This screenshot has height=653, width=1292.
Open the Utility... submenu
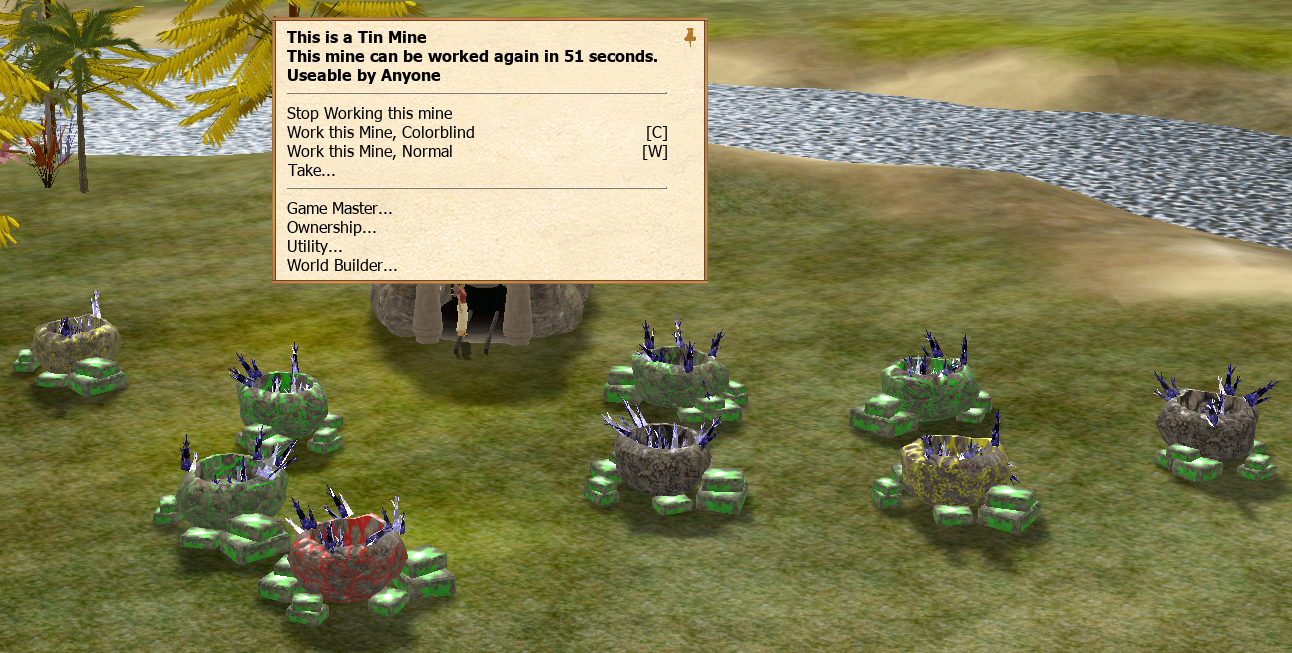[314, 247]
